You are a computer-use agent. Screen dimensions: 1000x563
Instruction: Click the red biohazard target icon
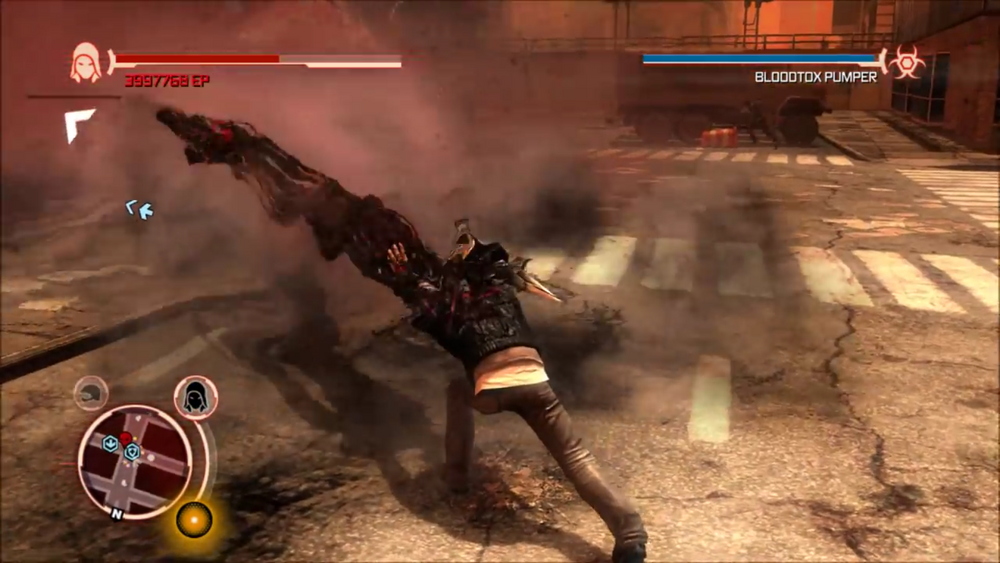tap(907, 62)
